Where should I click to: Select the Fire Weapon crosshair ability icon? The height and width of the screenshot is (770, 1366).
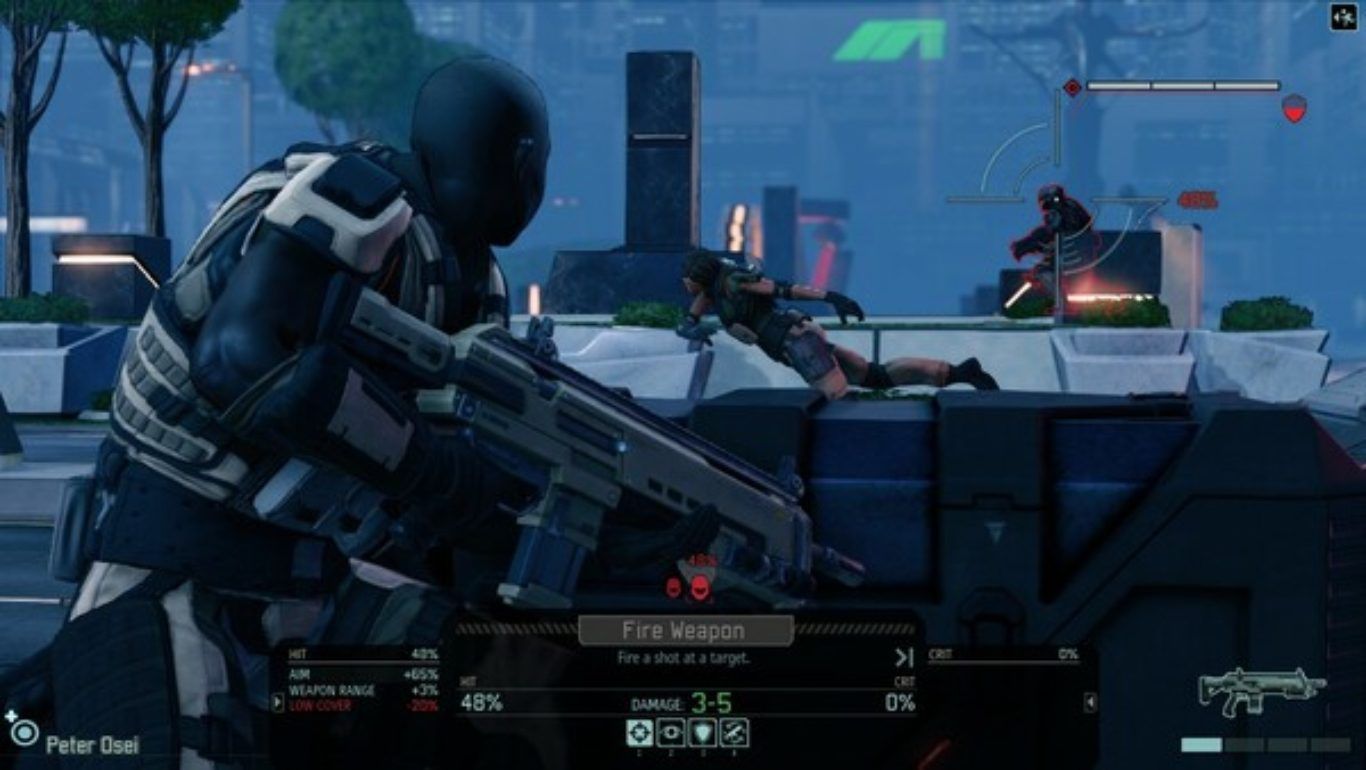point(639,733)
